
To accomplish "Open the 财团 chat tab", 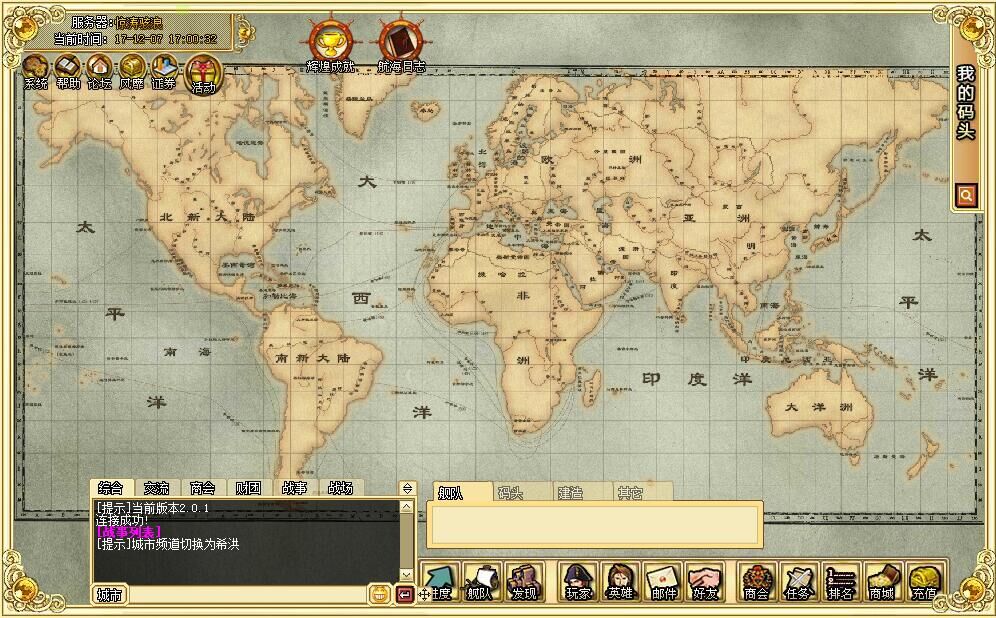I will tap(248, 488).
